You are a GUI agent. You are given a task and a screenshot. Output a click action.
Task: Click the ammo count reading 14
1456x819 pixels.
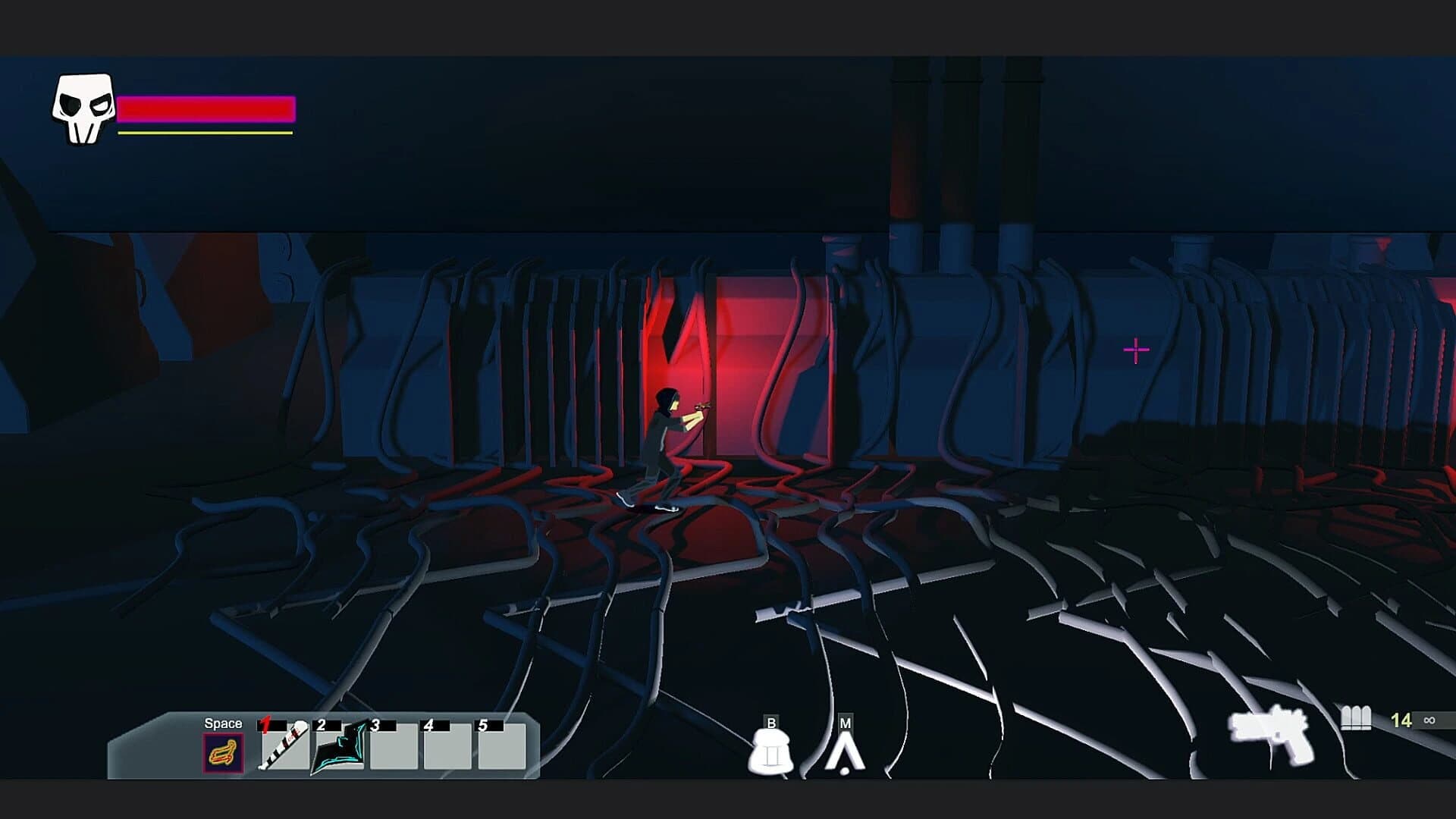[x=1403, y=720]
